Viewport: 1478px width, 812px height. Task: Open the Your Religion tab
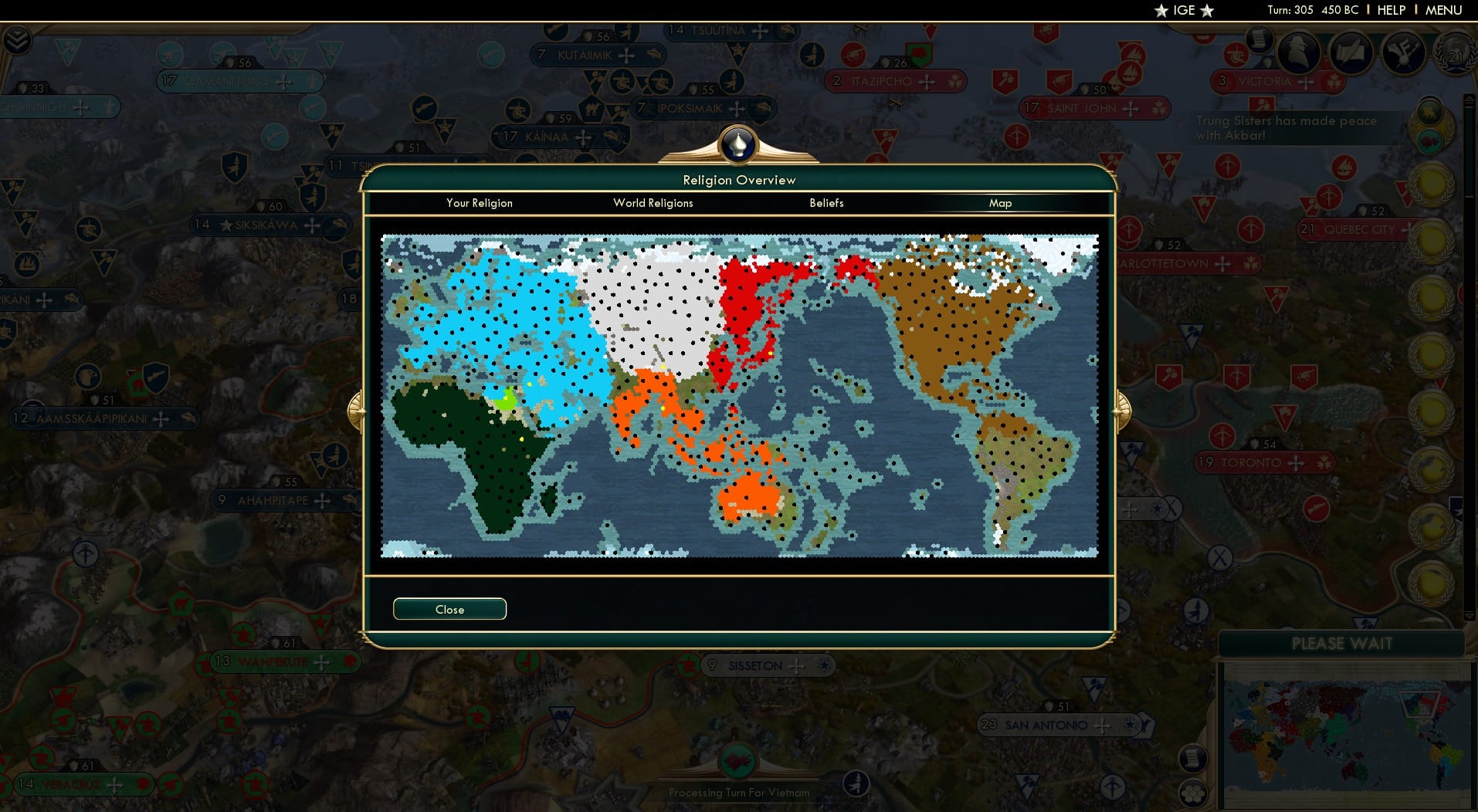[479, 203]
